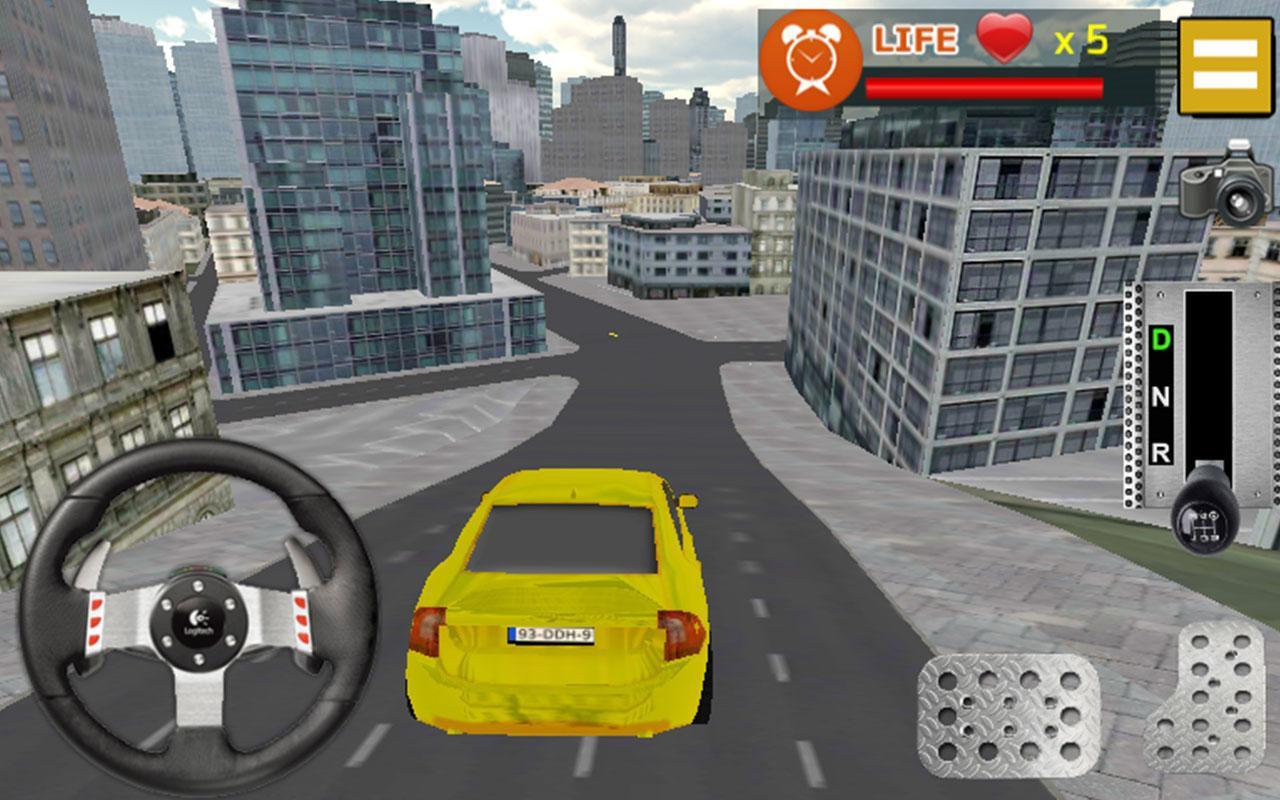Click the gear stick knob

pyautogui.click(x=1202, y=522)
